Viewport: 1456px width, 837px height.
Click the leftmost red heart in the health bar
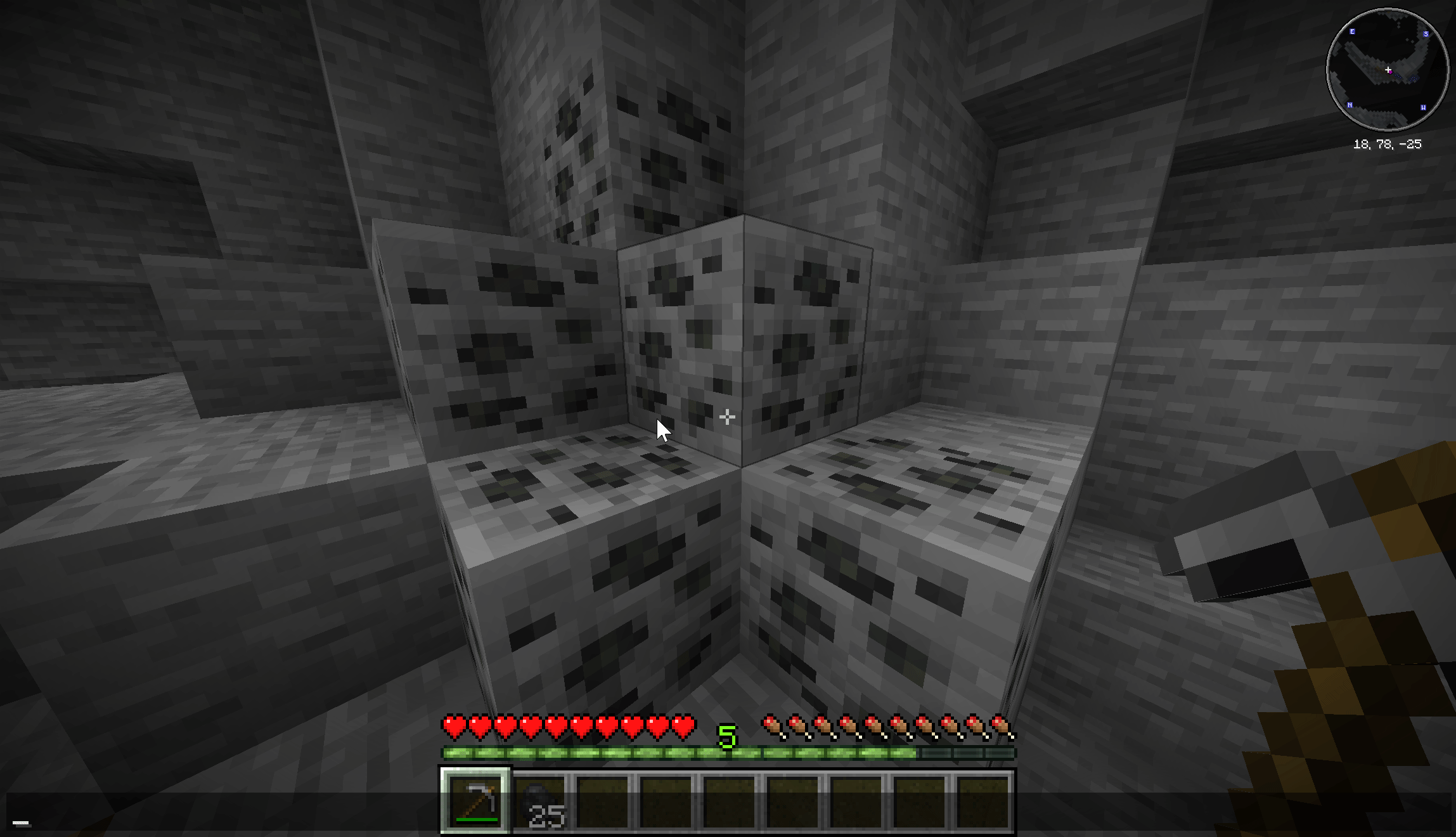[x=454, y=727]
